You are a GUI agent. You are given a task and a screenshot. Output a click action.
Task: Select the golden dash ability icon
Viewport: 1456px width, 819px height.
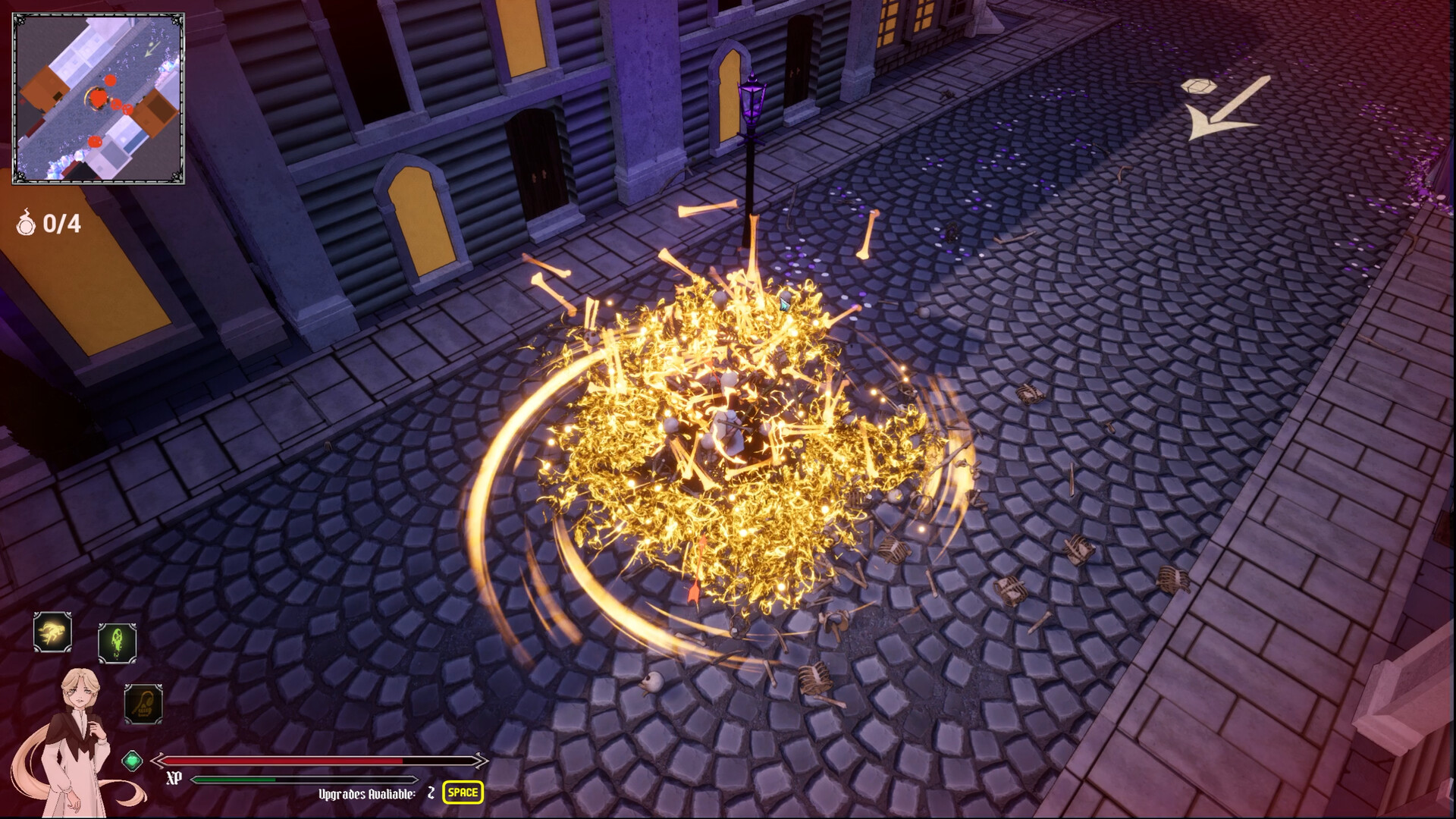52,632
